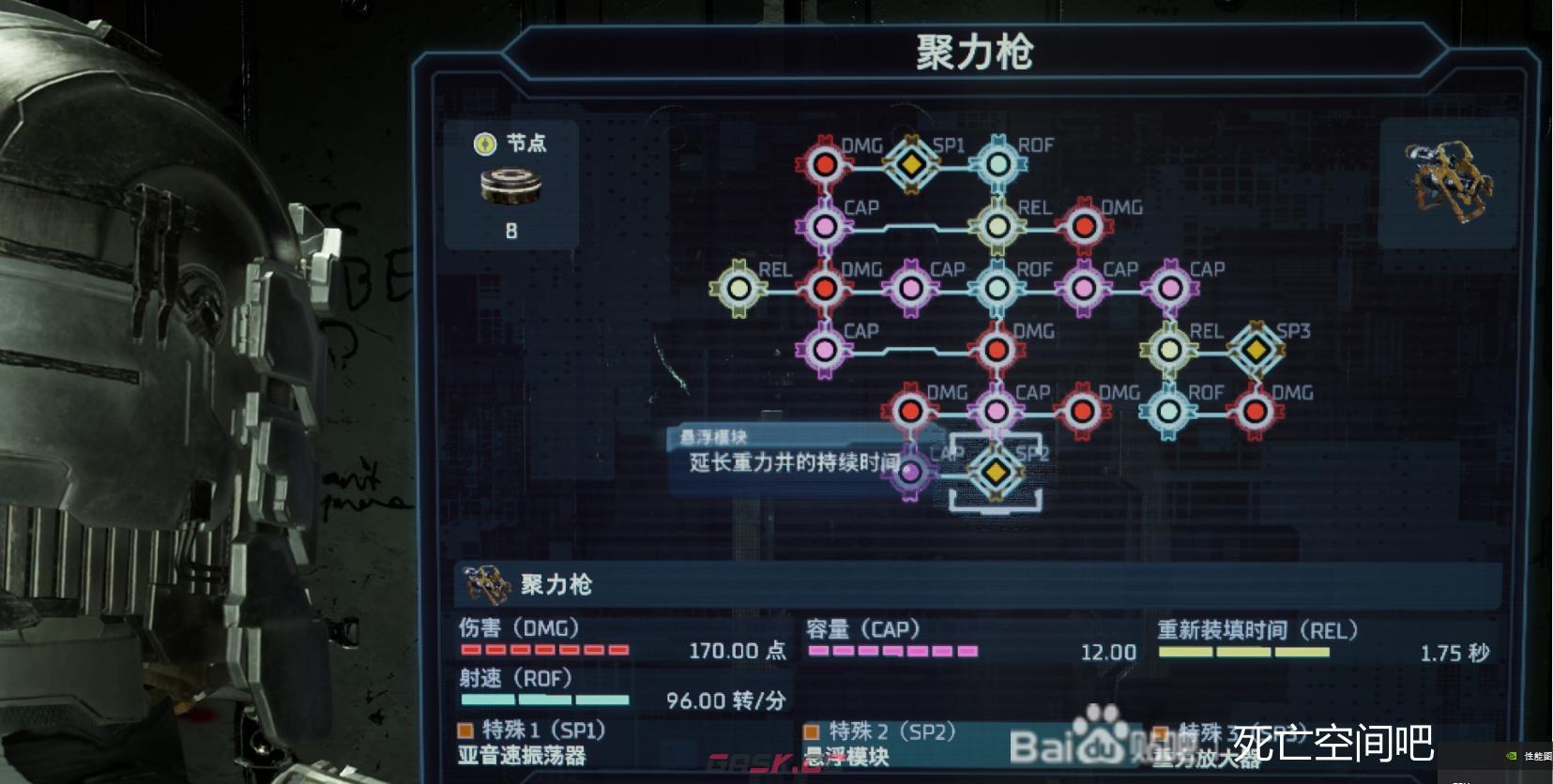Select the rightmost pink CAP node in middle row
The image size is (1553, 784).
1169,288
